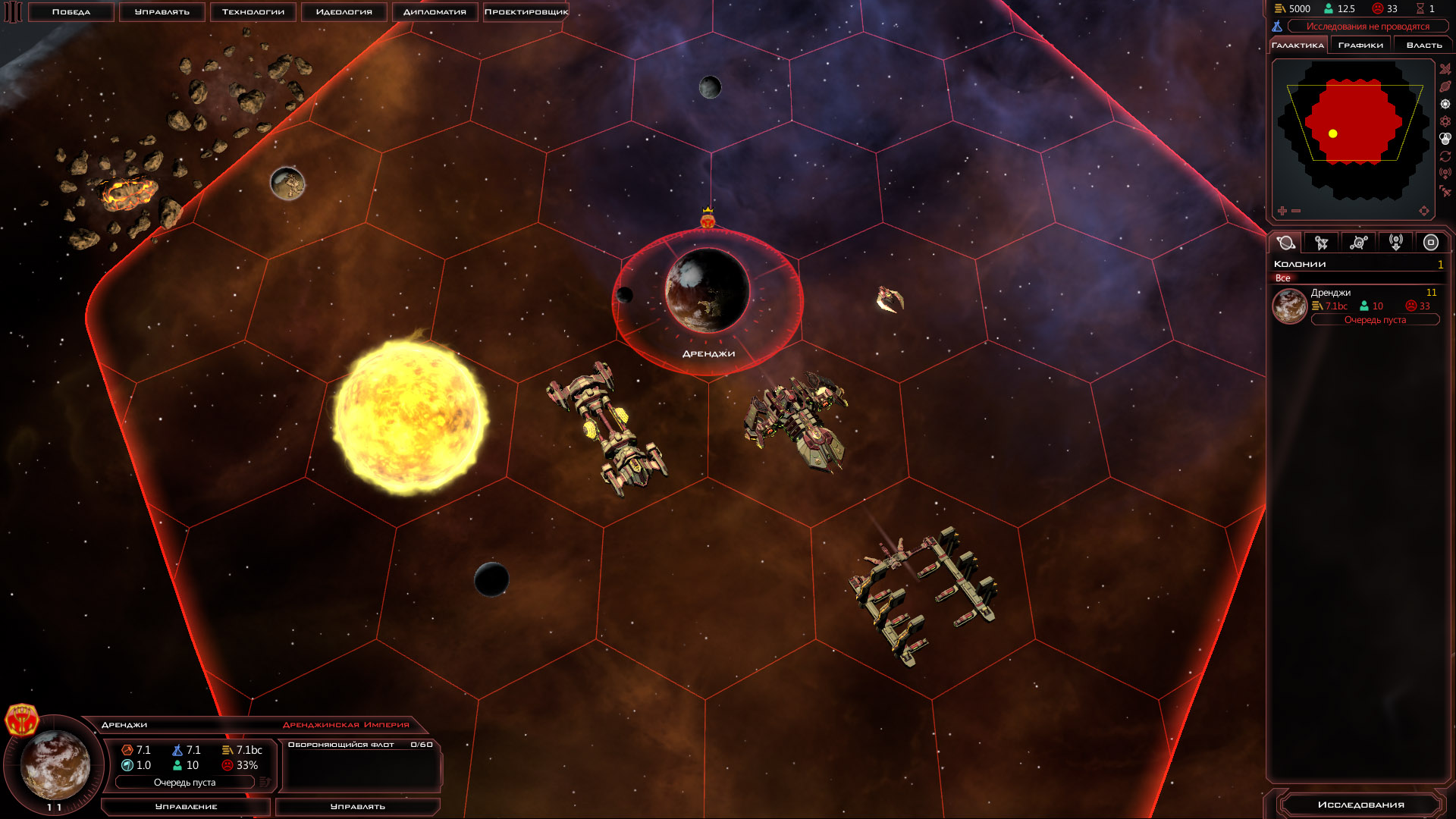
Task: Switch to the Графики tab
Action: [x=1360, y=45]
